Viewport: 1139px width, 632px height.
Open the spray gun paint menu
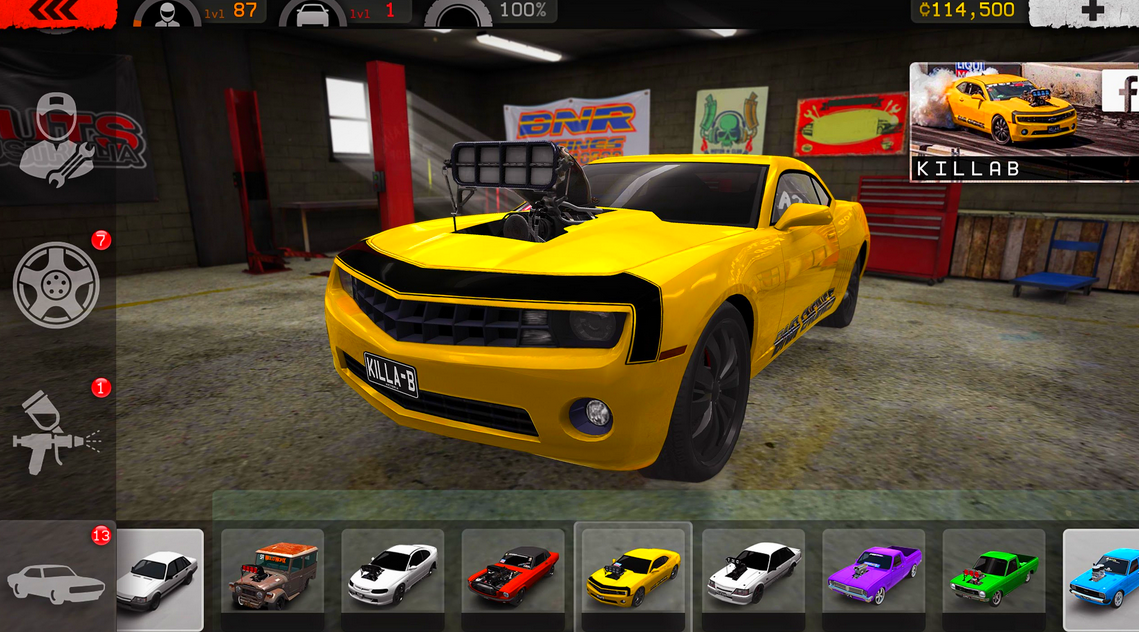coord(58,431)
